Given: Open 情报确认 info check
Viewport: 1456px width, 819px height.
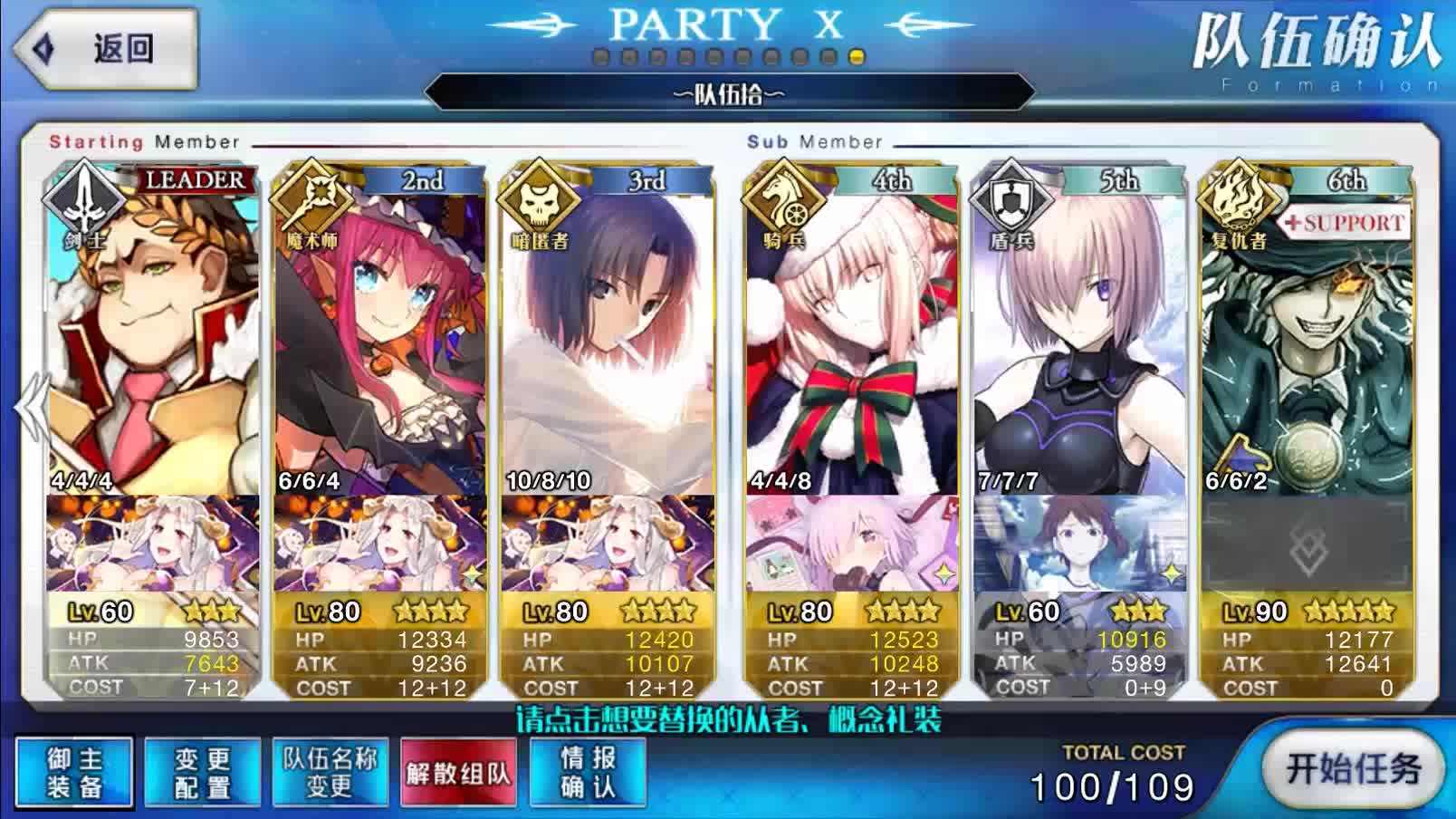Looking at the screenshot, I should click(587, 772).
